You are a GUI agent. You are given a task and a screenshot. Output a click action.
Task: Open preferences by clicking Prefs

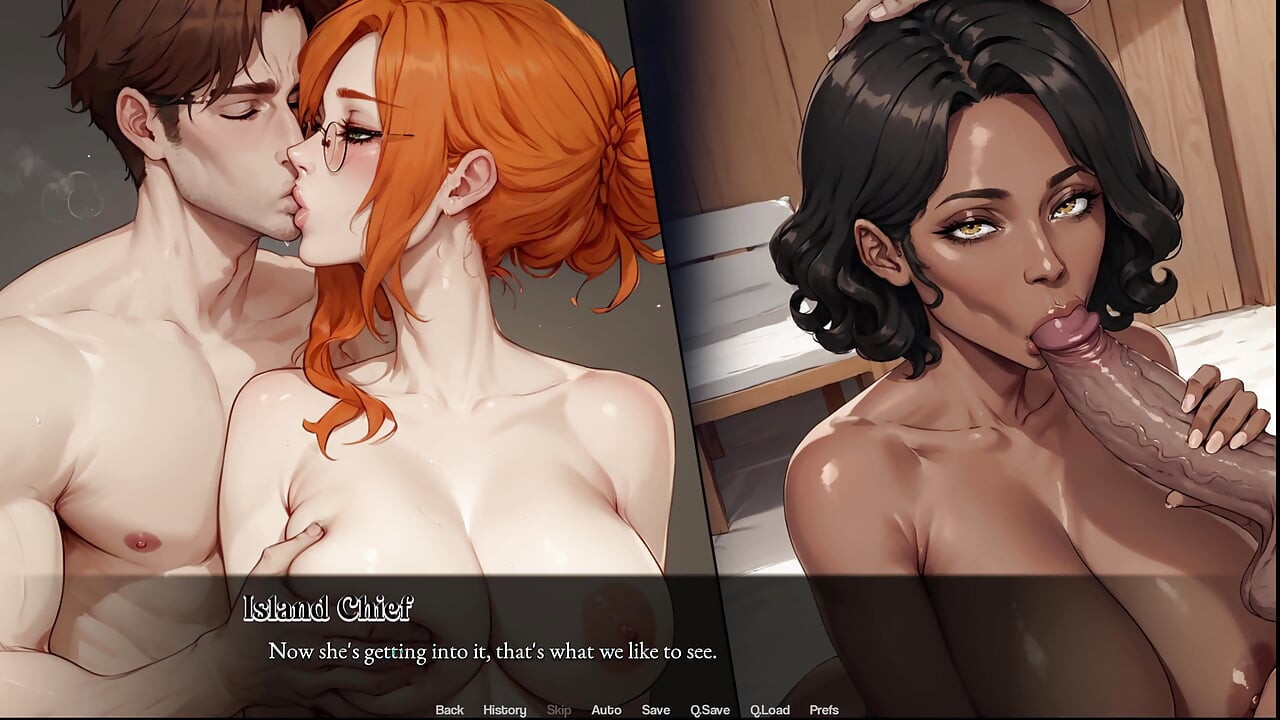click(x=825, y=709)
